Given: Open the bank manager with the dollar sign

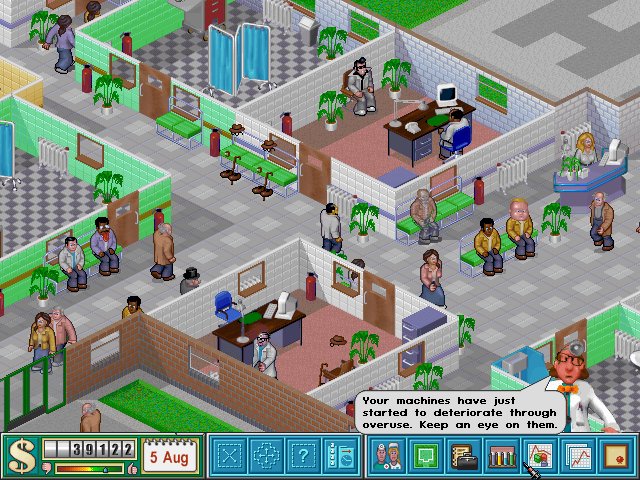Looking at the screenshot, I should pyautogui.click(x=20, y=457).
